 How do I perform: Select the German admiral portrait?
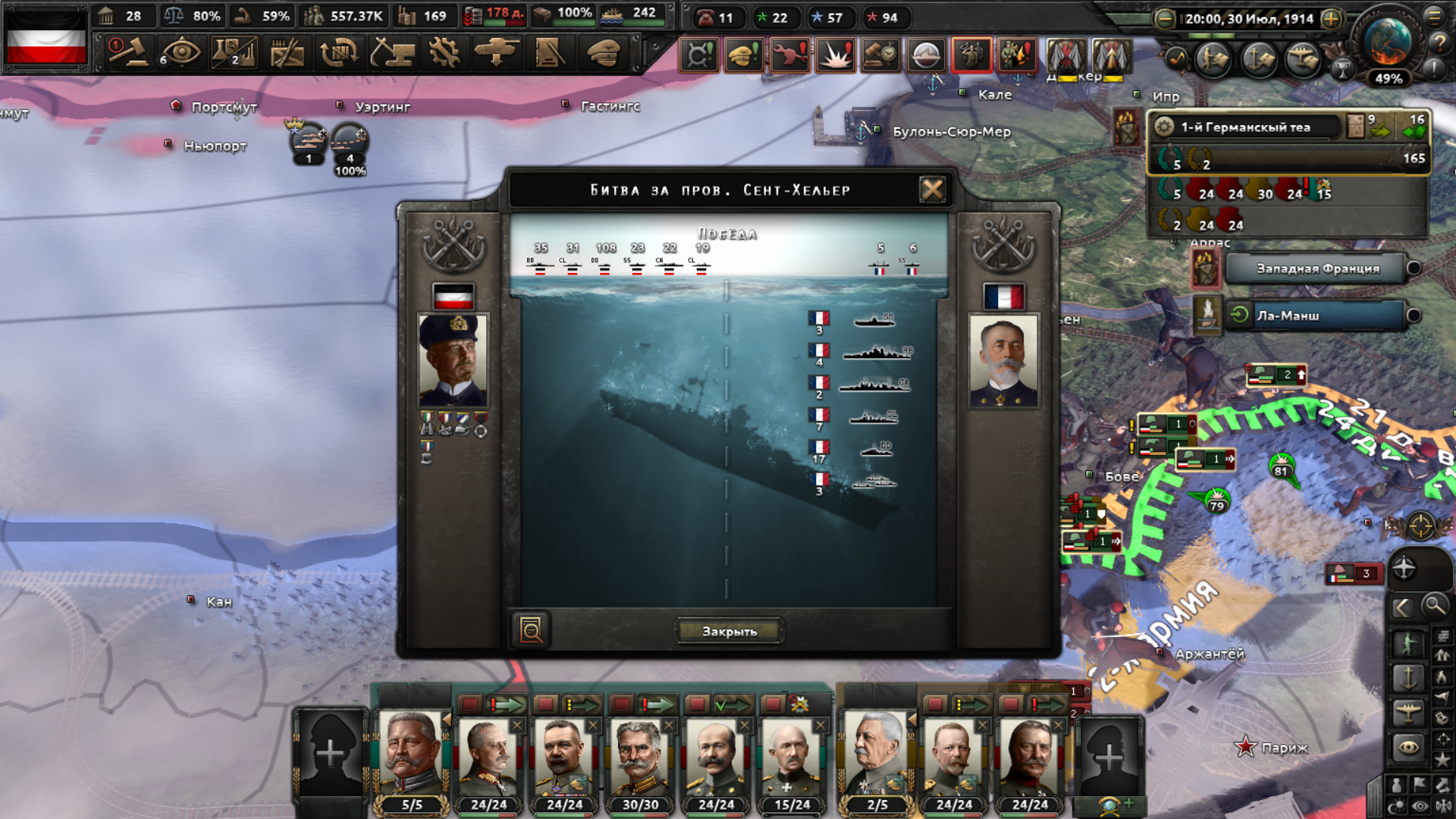click(x=453, y=361)
